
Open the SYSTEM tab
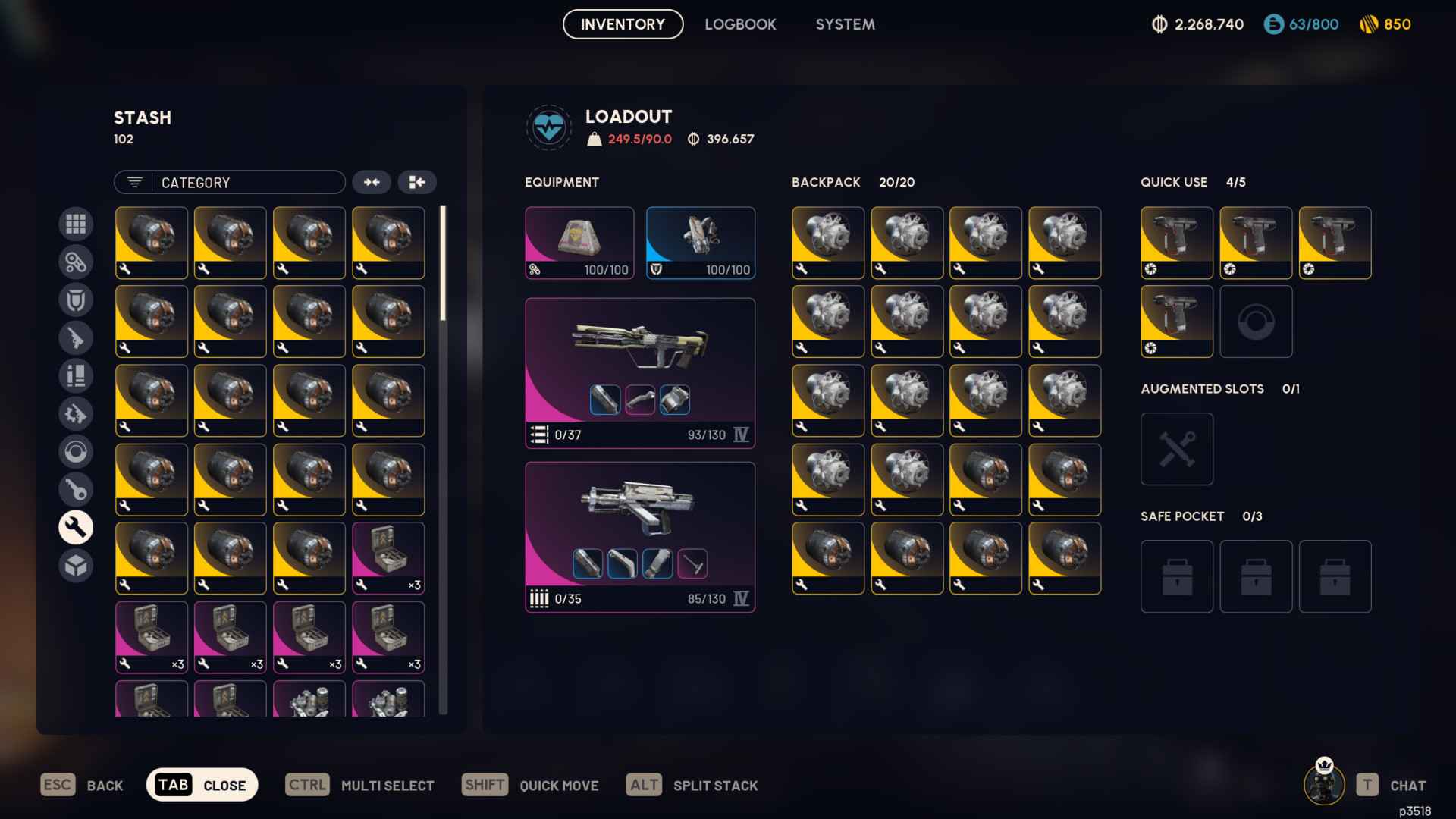tap(845, 24)
